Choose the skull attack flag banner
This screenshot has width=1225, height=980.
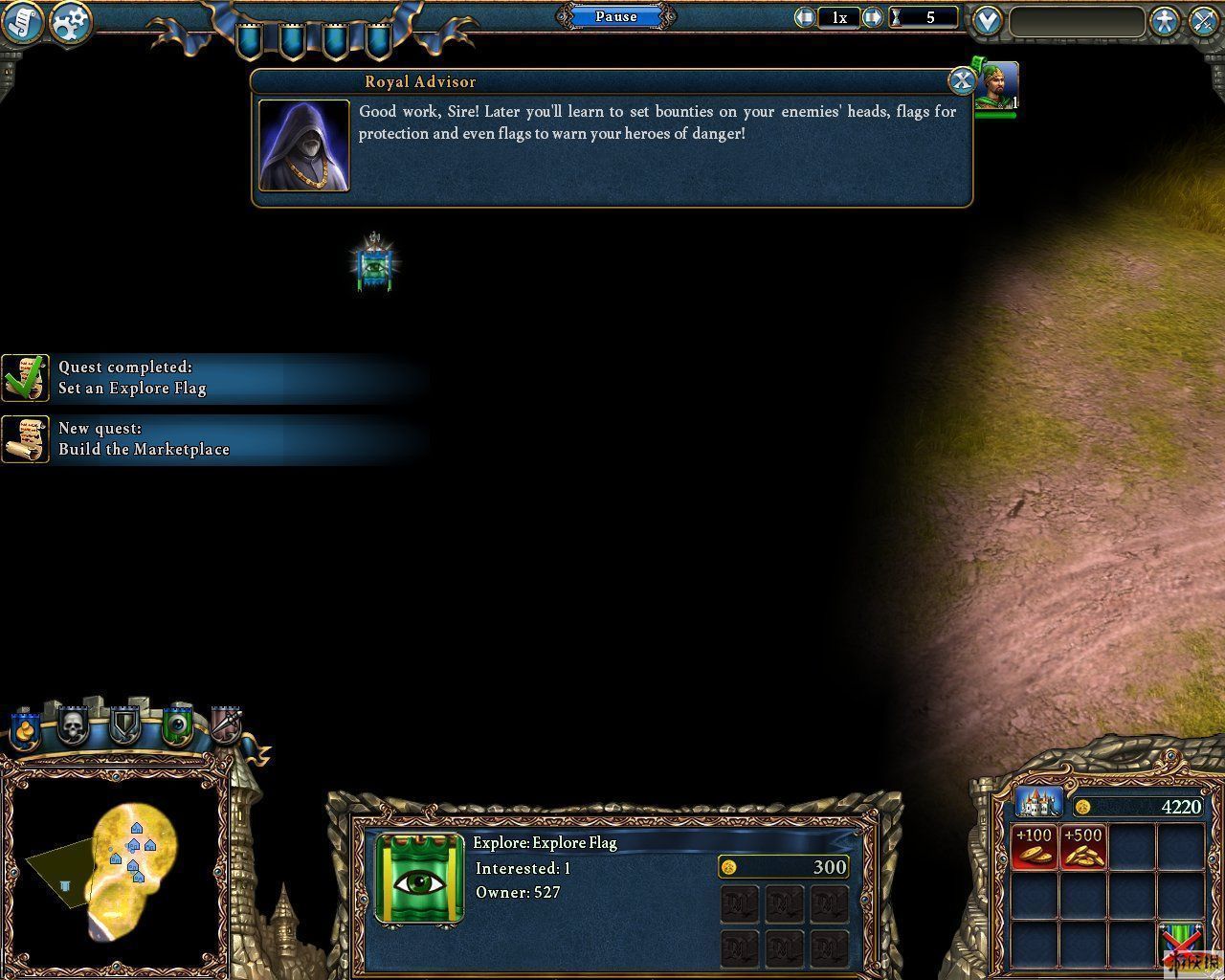tap(74, 727)
